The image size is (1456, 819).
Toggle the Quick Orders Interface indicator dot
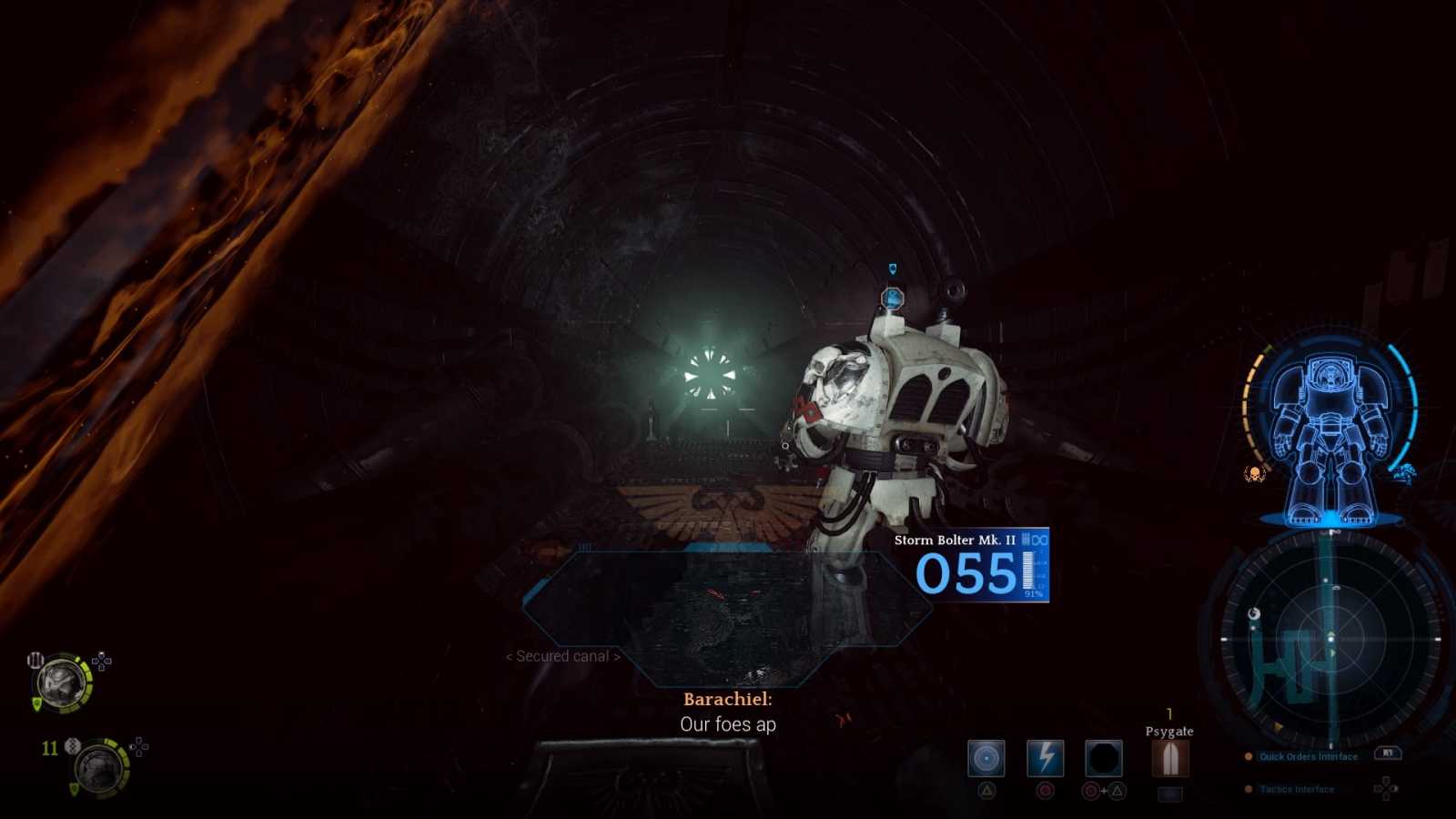(x=1248, y=755)
